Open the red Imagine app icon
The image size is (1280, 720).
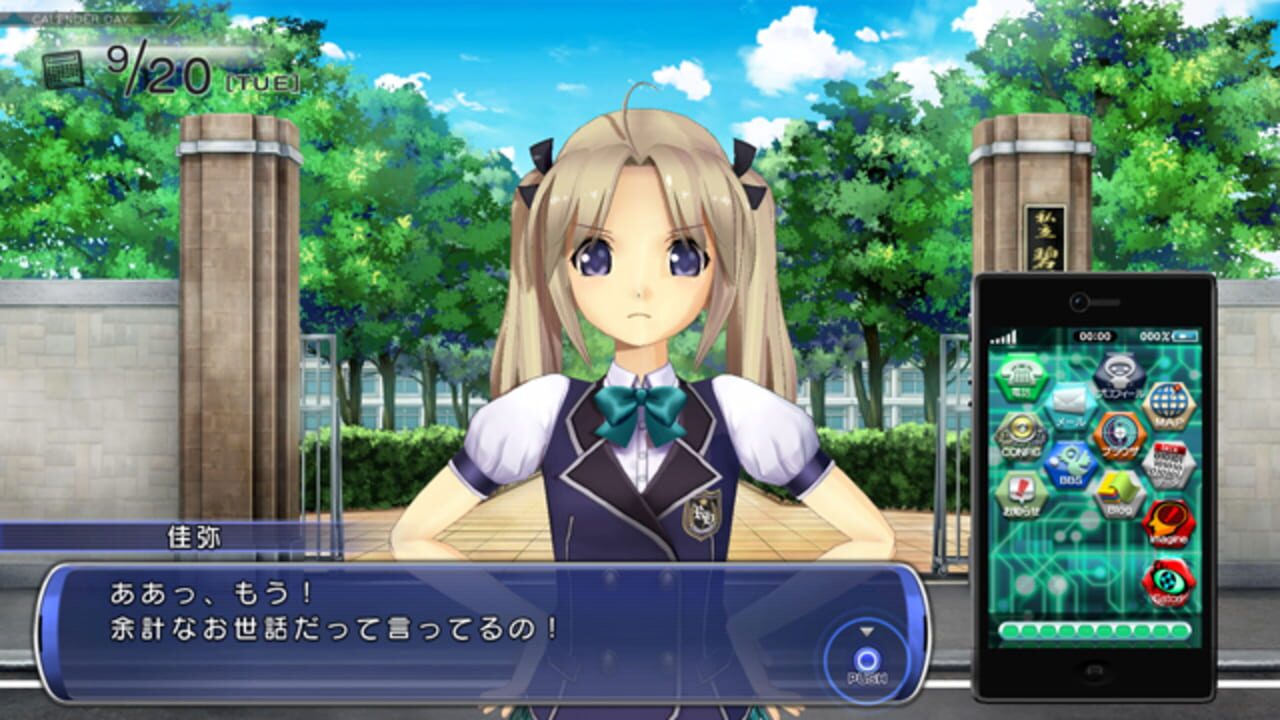pos(1169,520)
